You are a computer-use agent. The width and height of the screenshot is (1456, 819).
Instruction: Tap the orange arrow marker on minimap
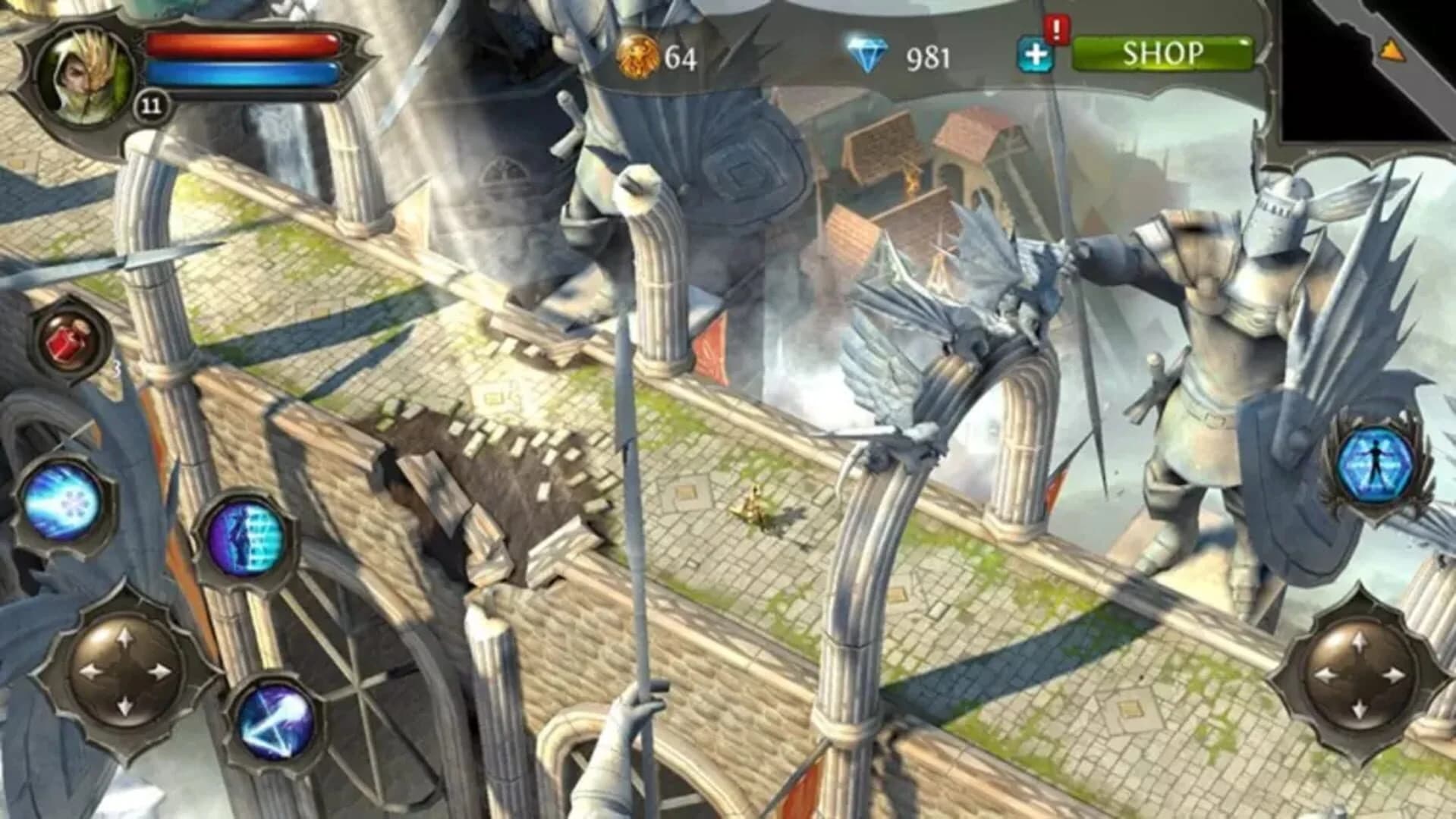tap(1393, 52)
